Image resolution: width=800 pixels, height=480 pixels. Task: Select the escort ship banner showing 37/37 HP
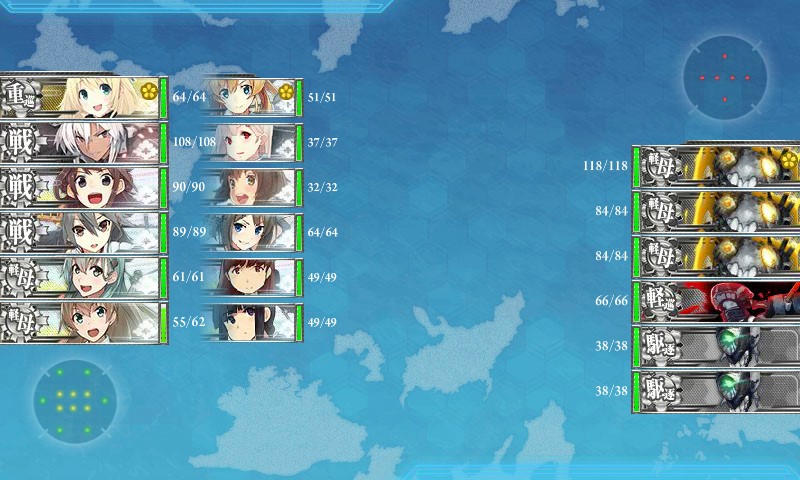[250, 142]
